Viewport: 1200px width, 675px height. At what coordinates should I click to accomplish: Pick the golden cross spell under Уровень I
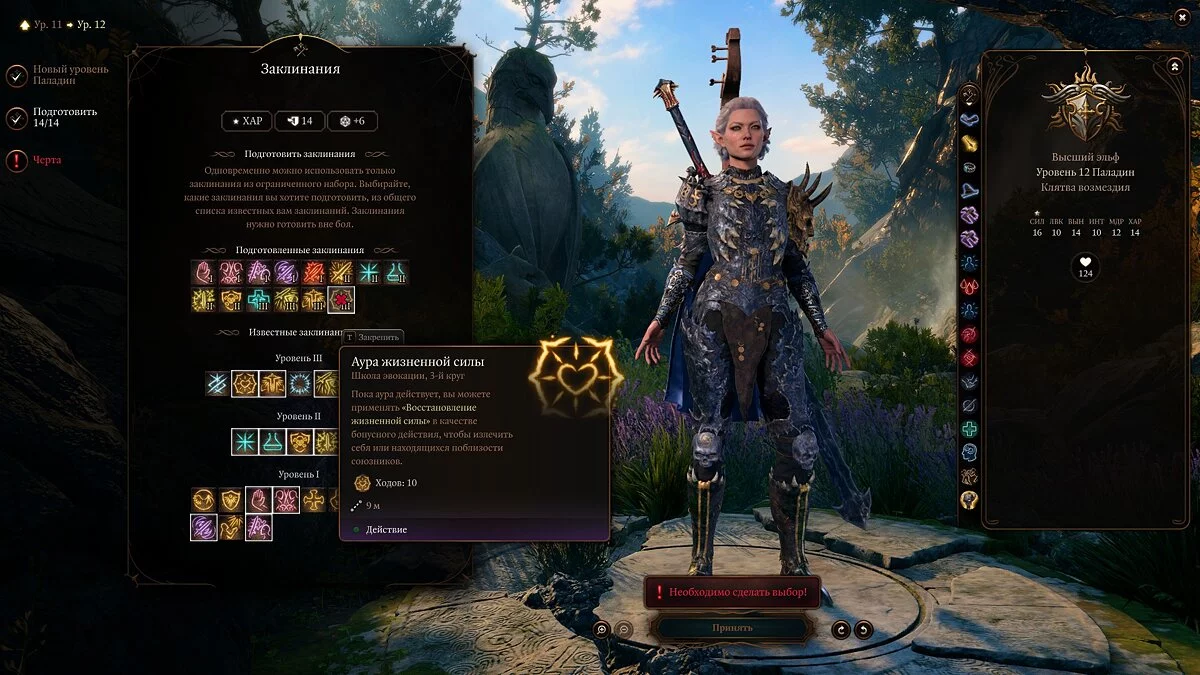tap(314, 500)
